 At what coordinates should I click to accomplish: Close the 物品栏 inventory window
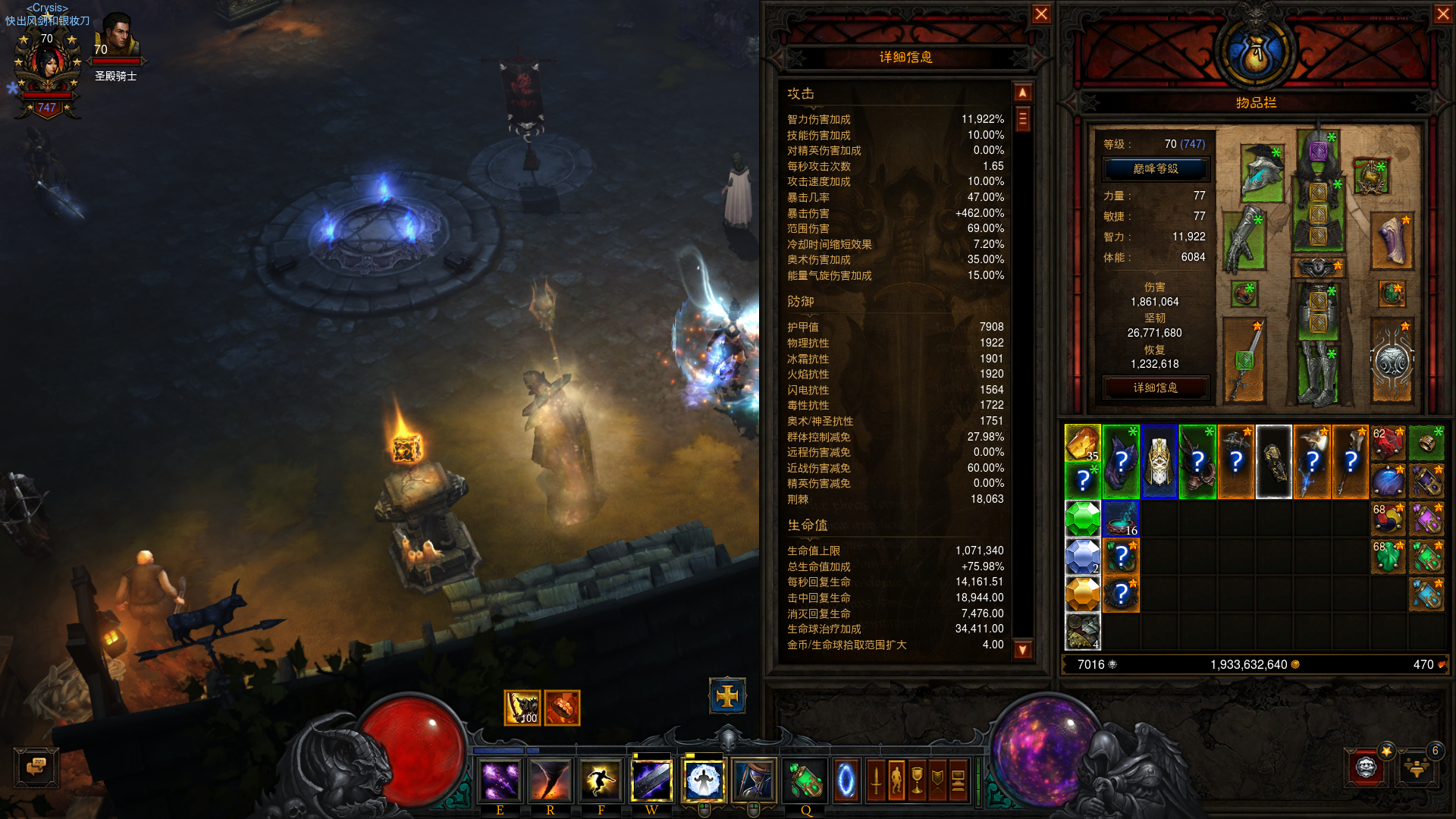(x=1443, y=14)
